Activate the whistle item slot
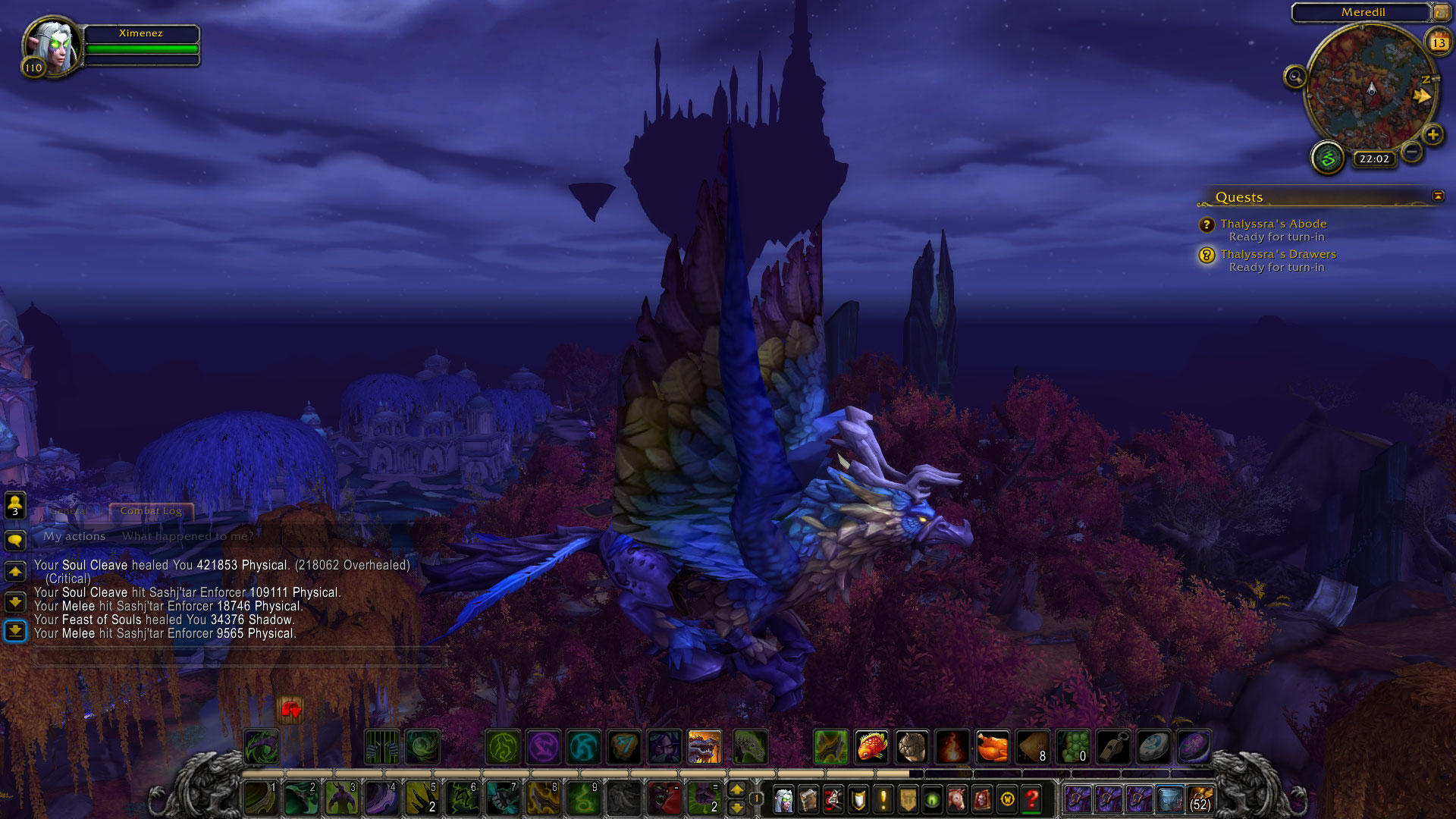 click(x=1113, y=747)
